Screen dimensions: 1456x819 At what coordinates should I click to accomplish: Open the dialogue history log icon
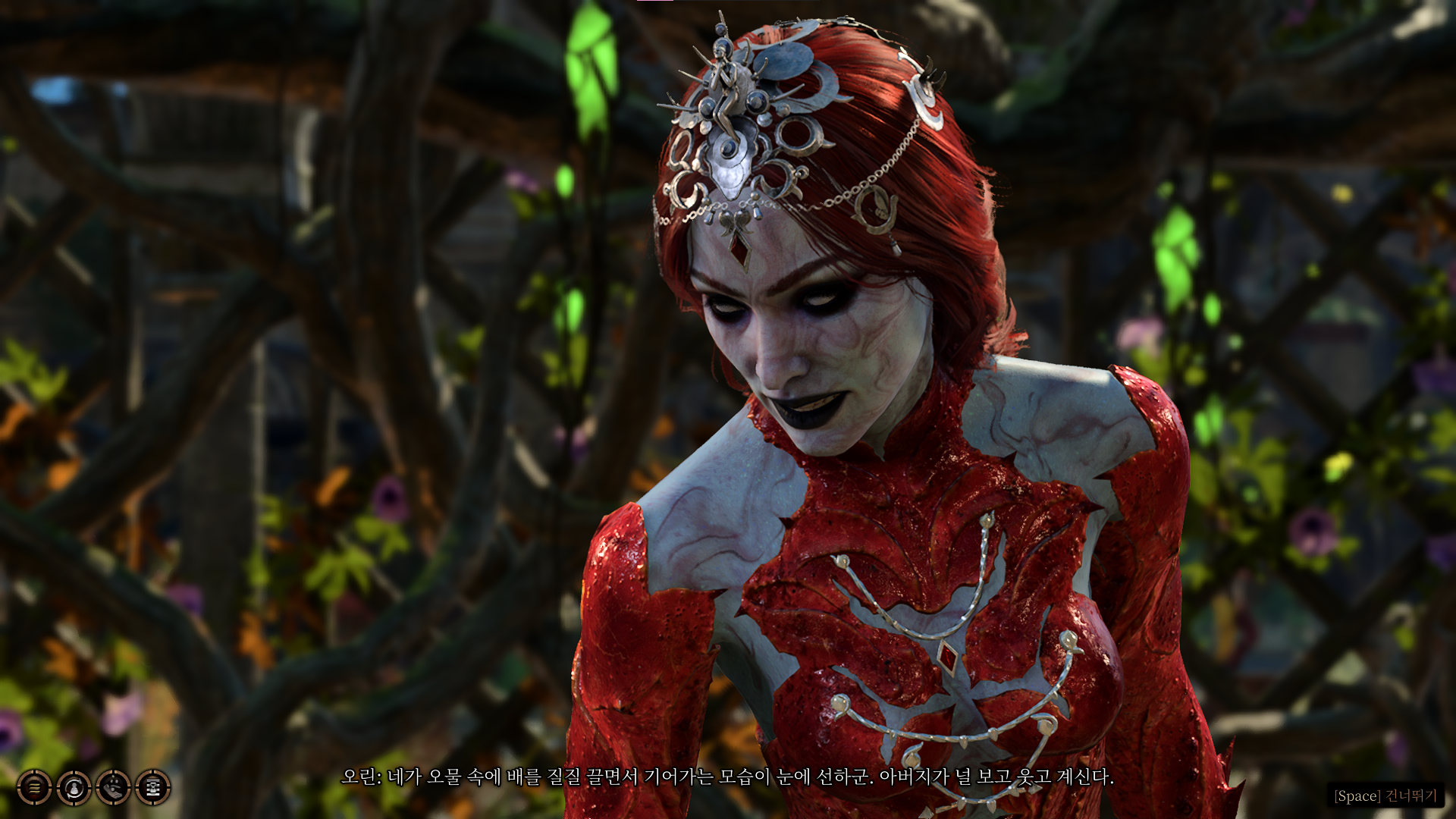click(34, 787)
